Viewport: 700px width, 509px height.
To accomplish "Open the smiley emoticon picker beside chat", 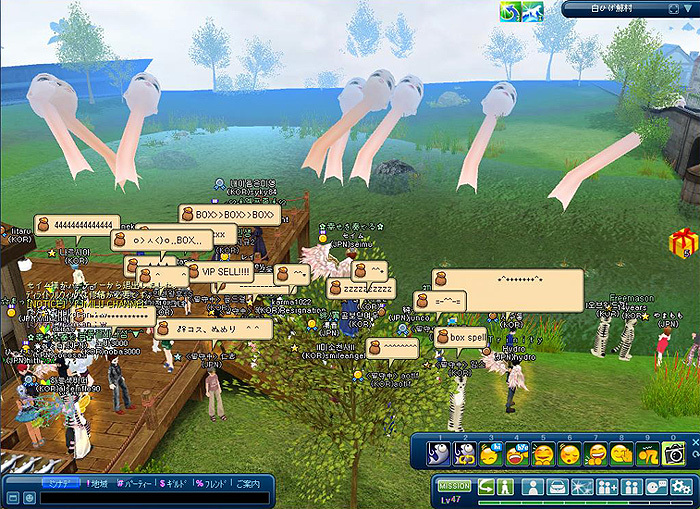I will [x=29, y=498].
